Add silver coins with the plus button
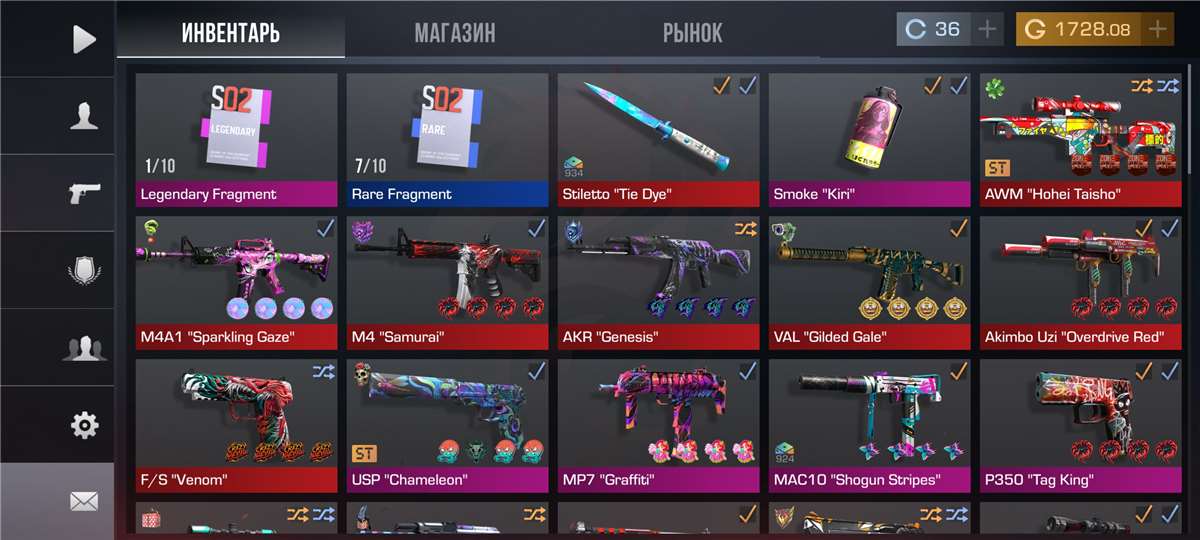 coord(987,29)
